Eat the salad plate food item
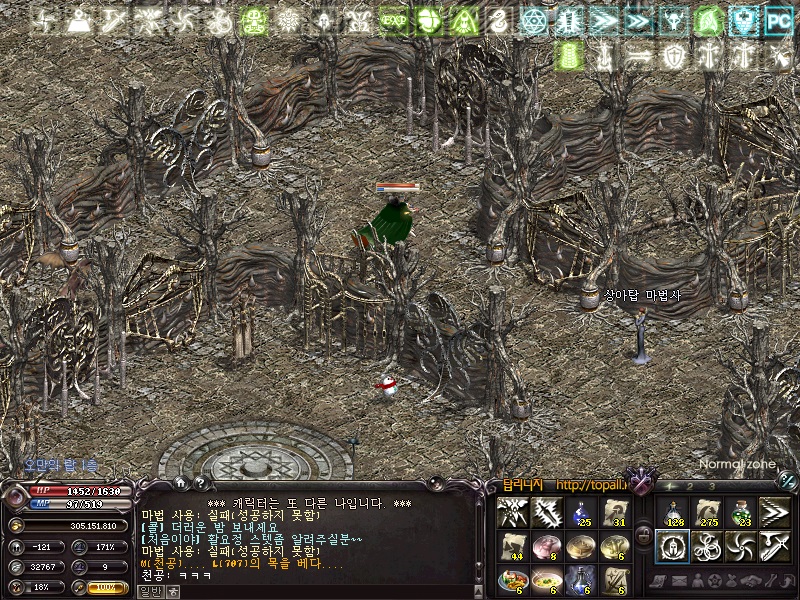 click(x=513, y=580)
